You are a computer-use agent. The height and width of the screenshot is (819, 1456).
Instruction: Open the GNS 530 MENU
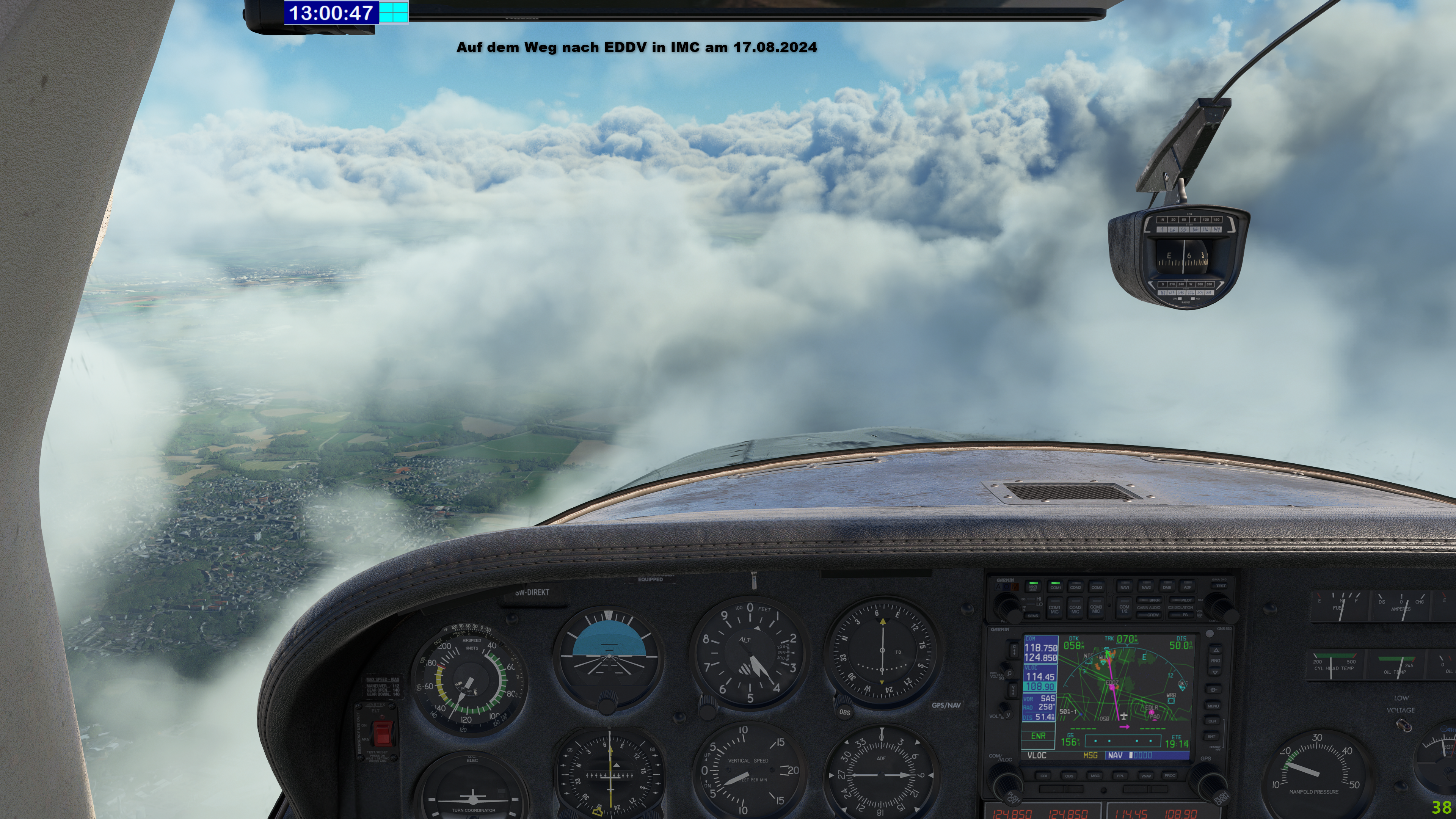[1213, 706]
